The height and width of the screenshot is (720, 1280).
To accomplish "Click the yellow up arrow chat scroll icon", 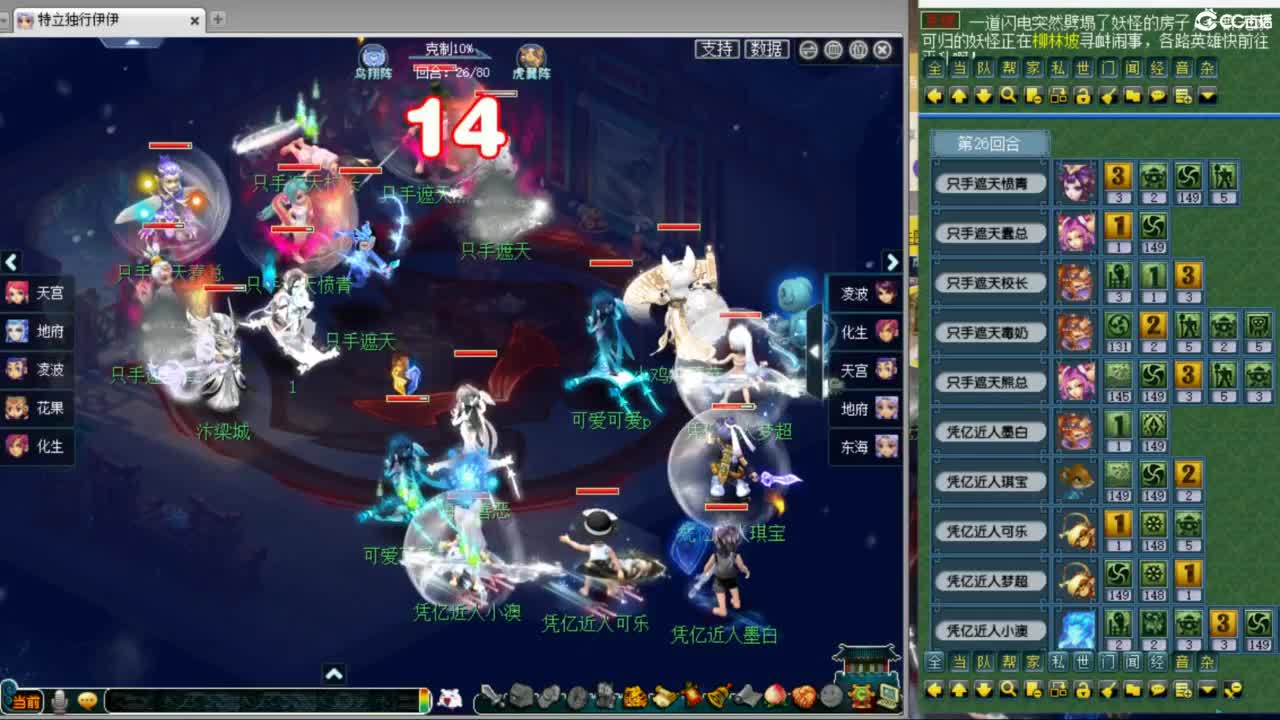I will [x=958, y=96].
